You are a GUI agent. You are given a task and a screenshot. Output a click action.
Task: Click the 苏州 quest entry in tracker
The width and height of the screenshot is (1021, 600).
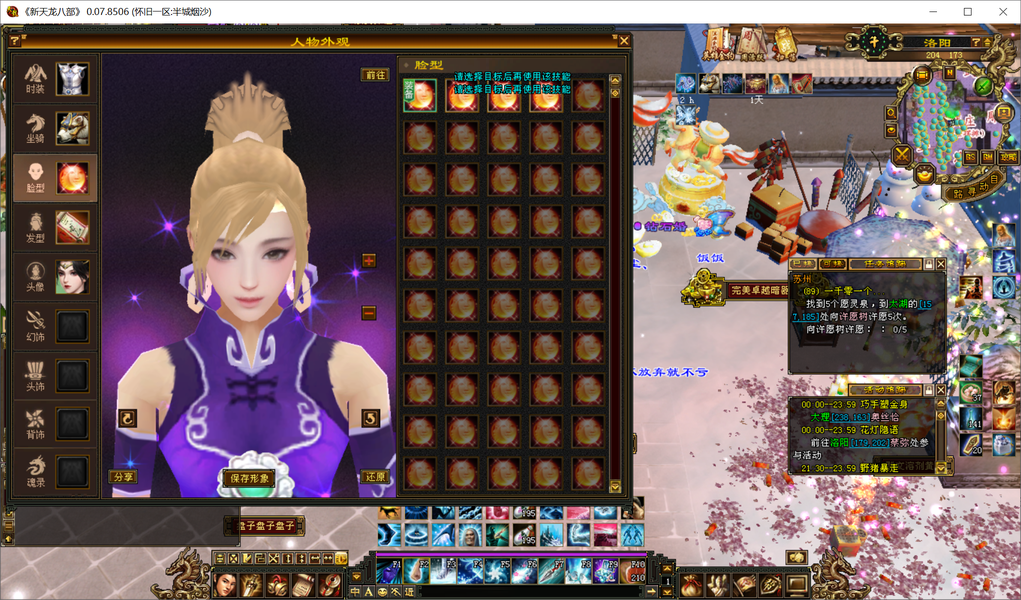pyautogui.click(x=802, y=280)
